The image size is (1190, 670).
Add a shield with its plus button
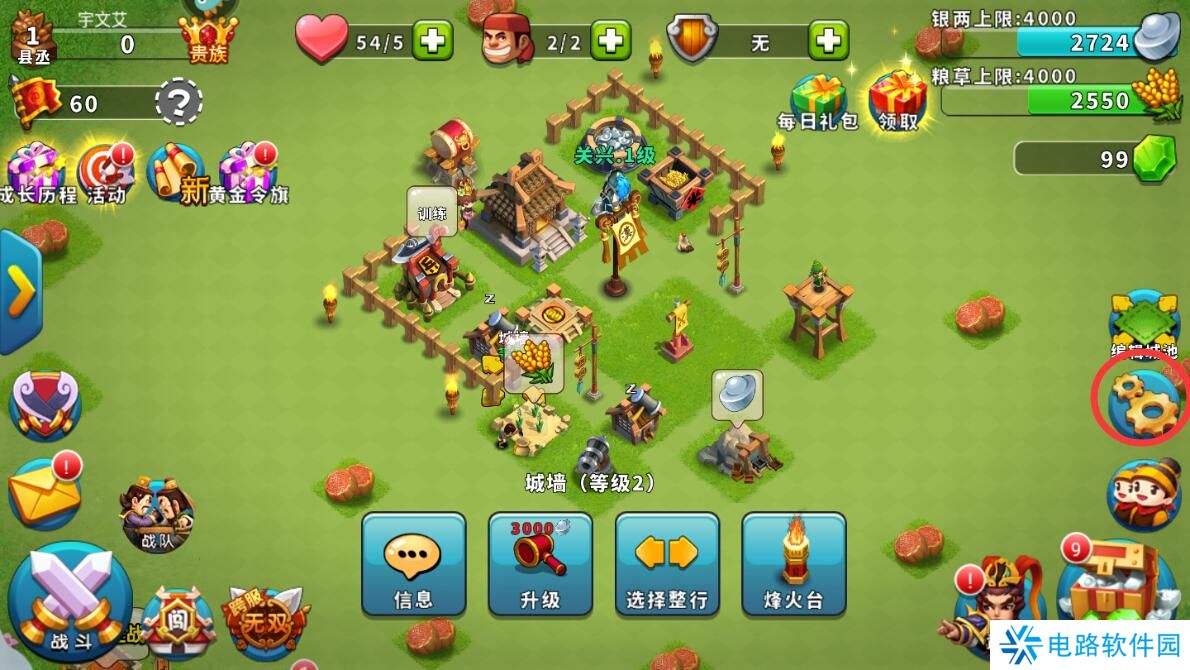pos(828,41)
